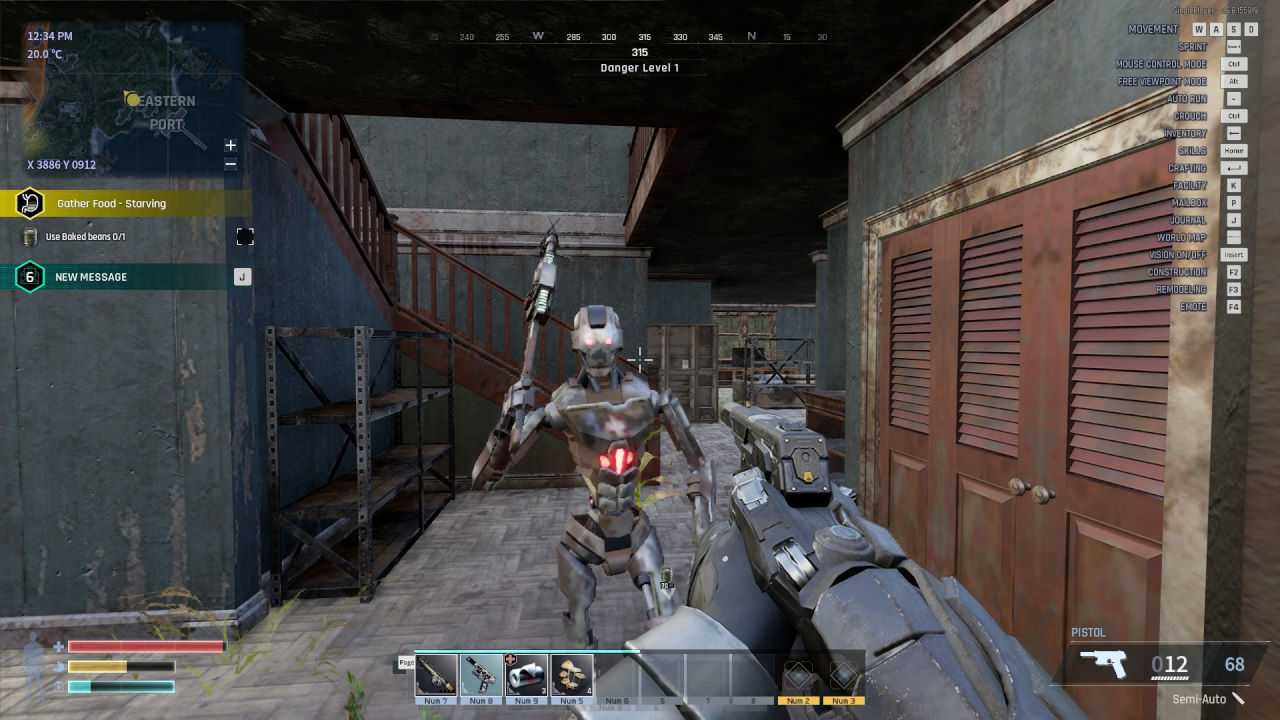Toggle the square tracking icon beside Baked beans
The width and height of the screenshot is (1280, 720).
coord(245,237)
